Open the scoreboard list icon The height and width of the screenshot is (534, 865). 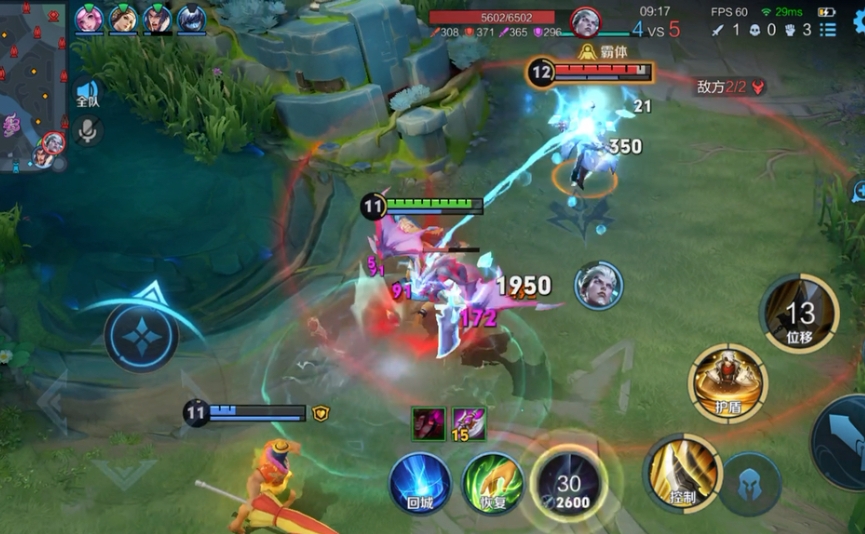tap(828, 30)
